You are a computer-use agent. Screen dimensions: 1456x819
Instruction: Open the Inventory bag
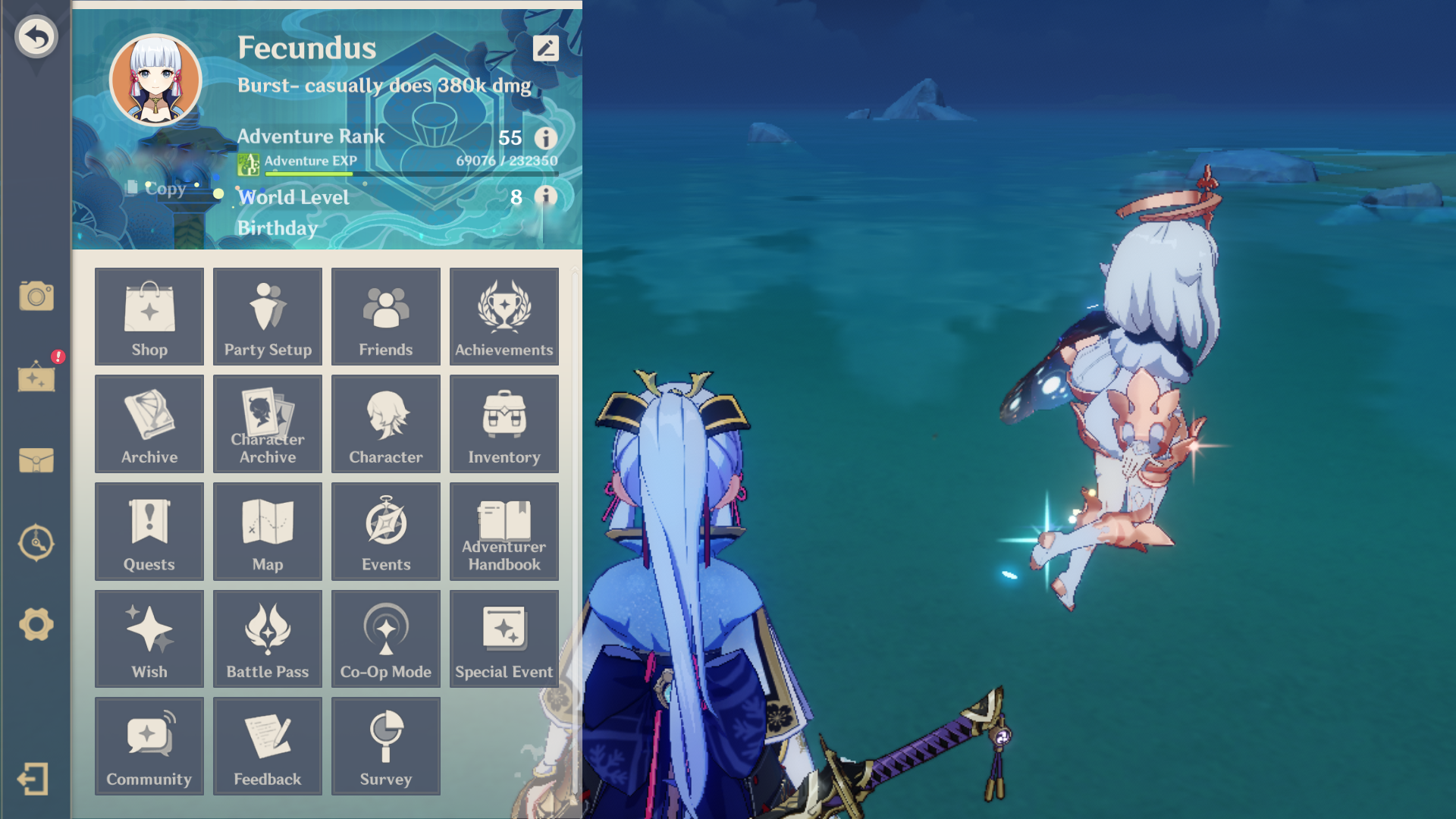point(504,424)
